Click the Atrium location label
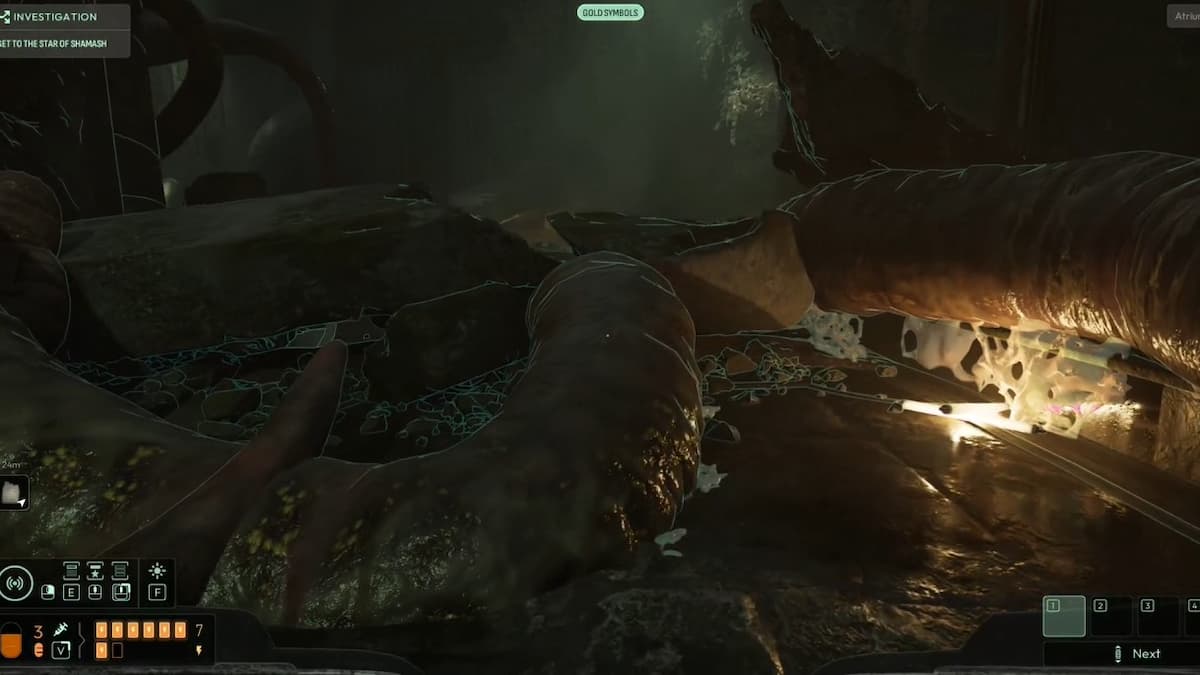 pyautogui.click(x=1186, y=16)
